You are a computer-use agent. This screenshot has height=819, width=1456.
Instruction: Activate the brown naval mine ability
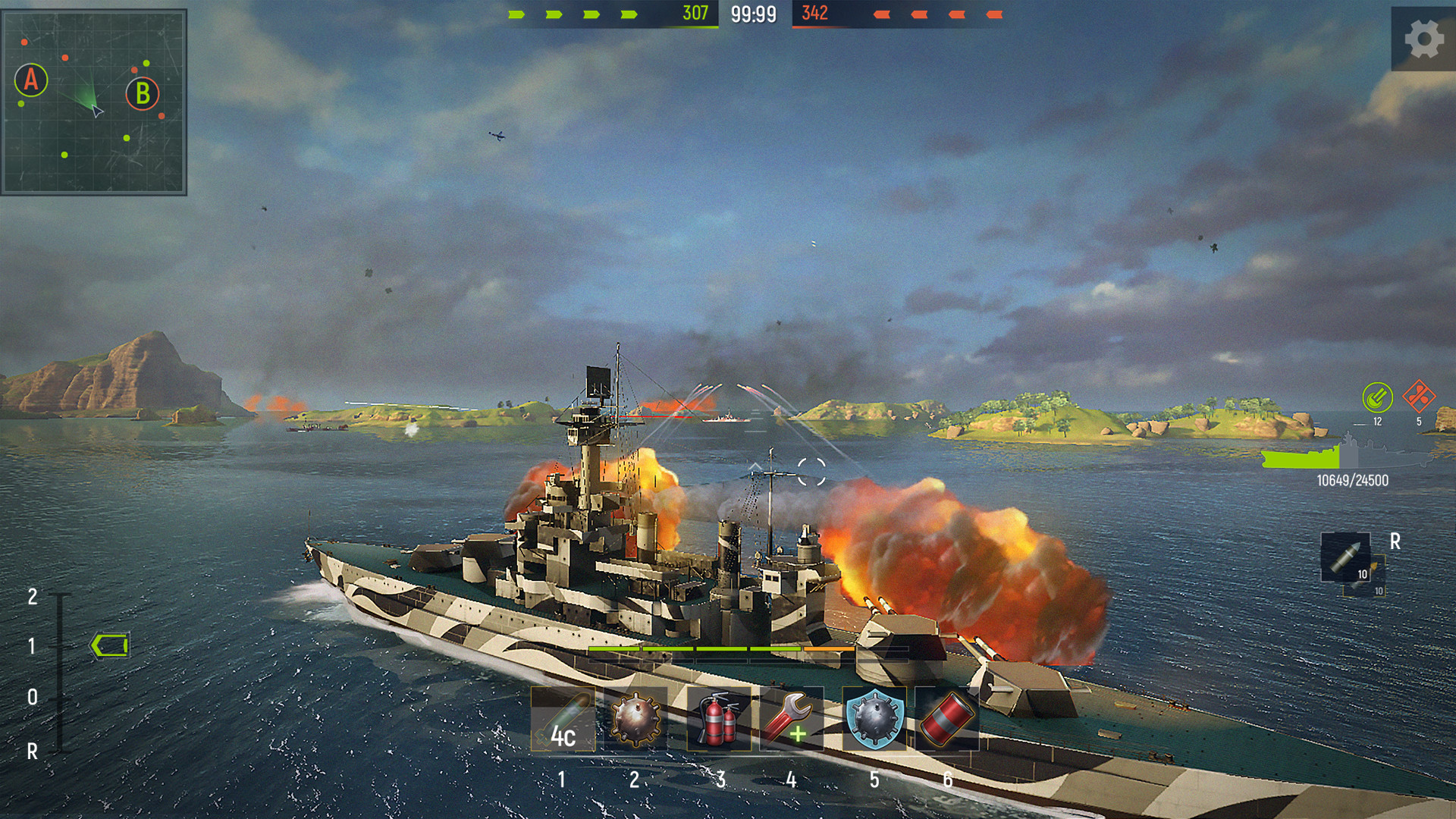coord(637,720)
